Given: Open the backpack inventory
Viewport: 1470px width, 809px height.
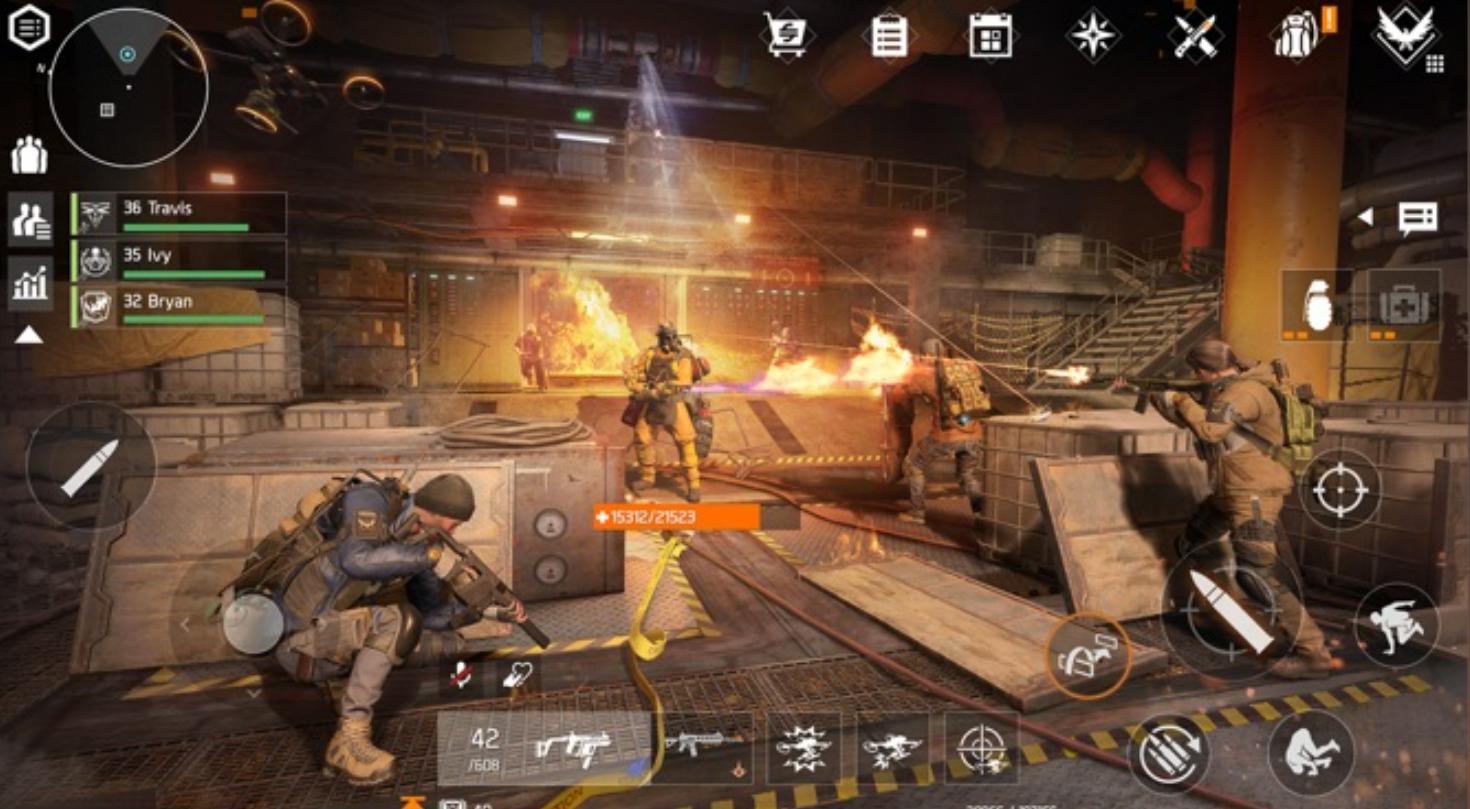Looking at the screenshot, I should 1297,35.
